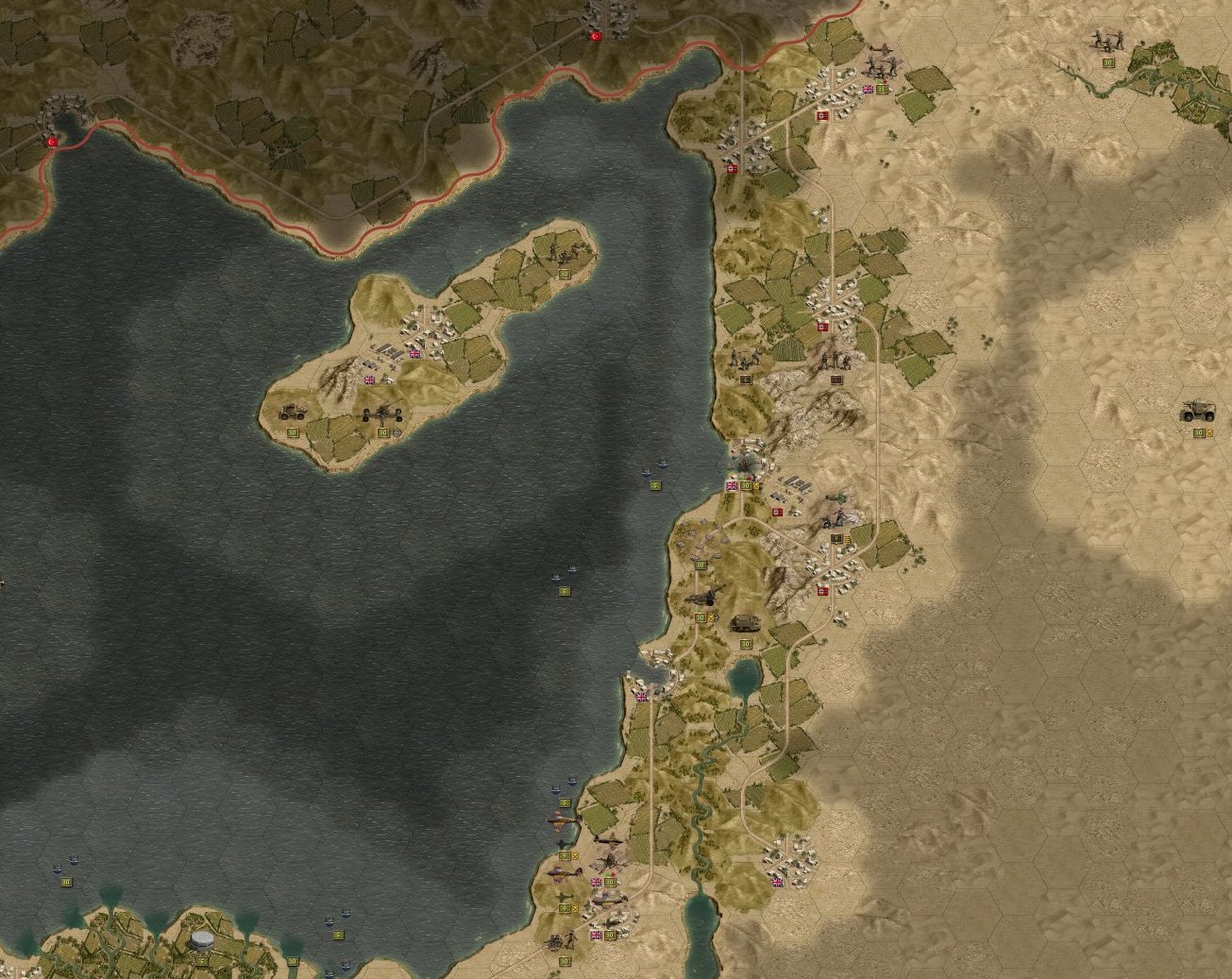
Task: Select the scout car on the island's southwest tip
Action: click(x=289, y=413)
